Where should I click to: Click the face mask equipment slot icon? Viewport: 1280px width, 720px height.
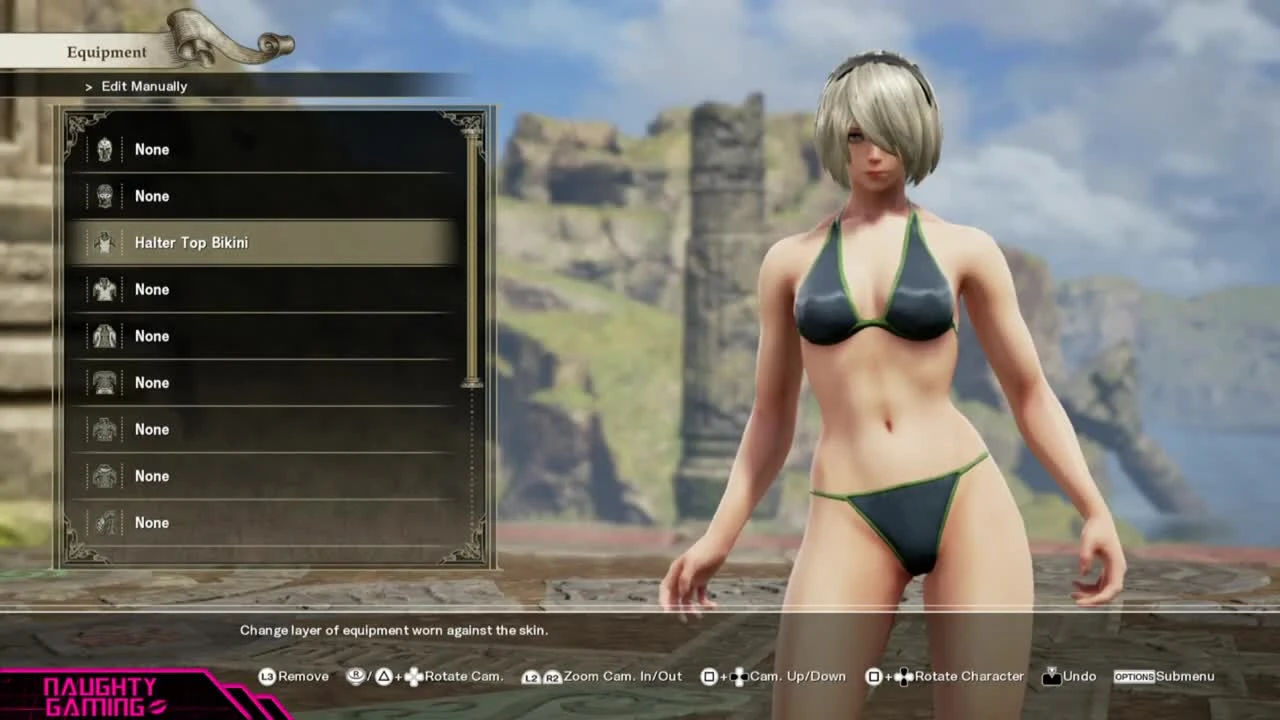pyautogui.click(x=105, y=196)
